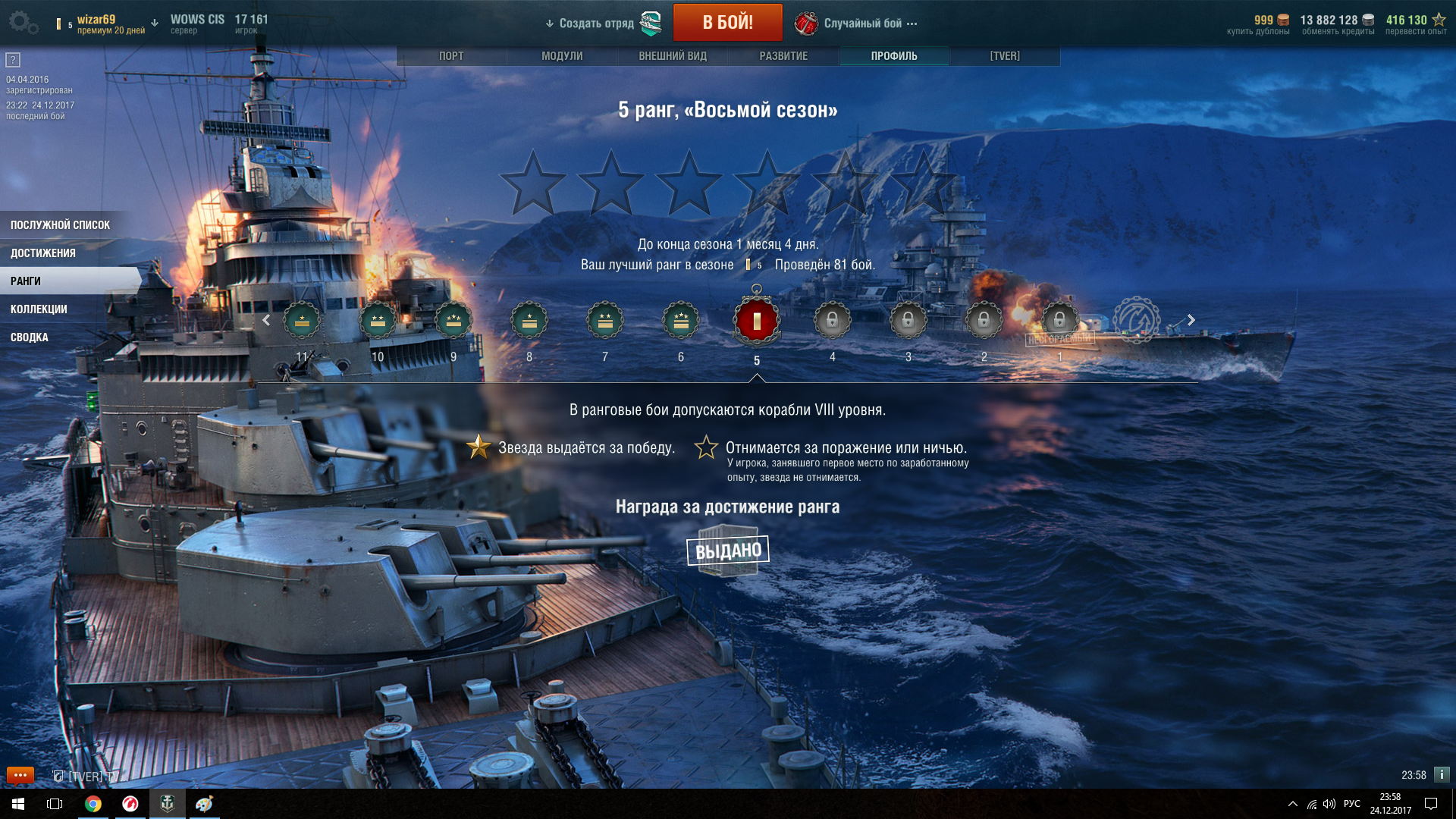Select the red rank 5 badge

[x=756, y=322]
